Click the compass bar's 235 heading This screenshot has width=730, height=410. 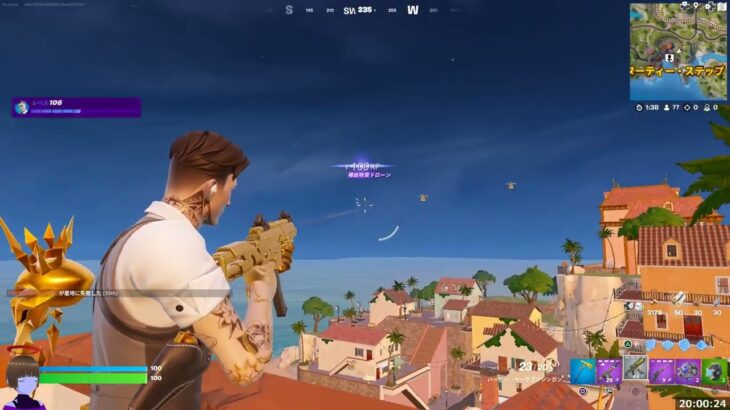point(365,10)
